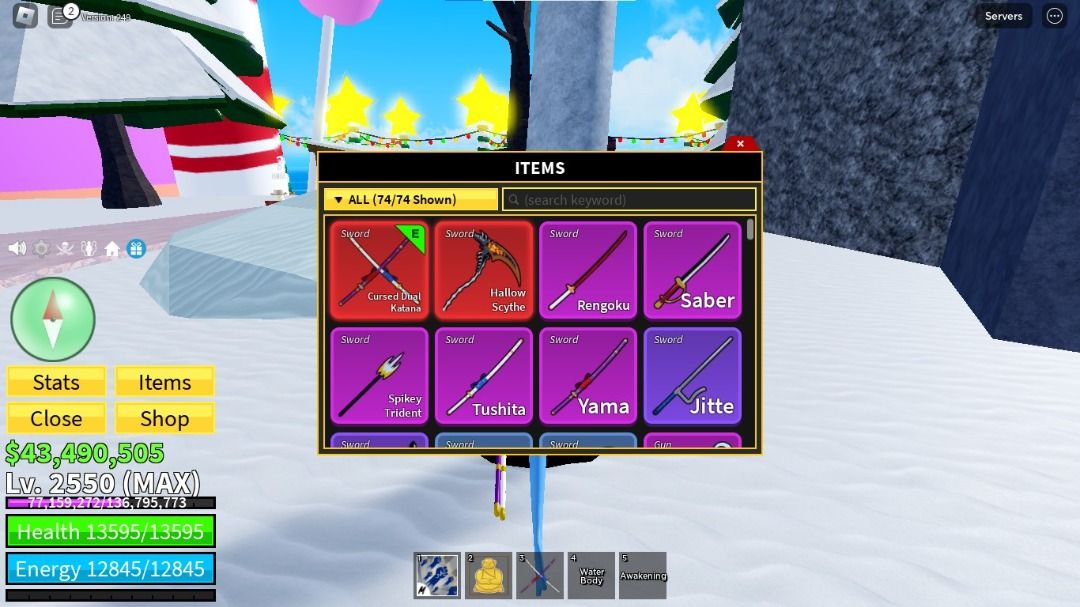Open the Roblox menu logo button
Screen dimensions: 1080x607
(x=25, y=16)
